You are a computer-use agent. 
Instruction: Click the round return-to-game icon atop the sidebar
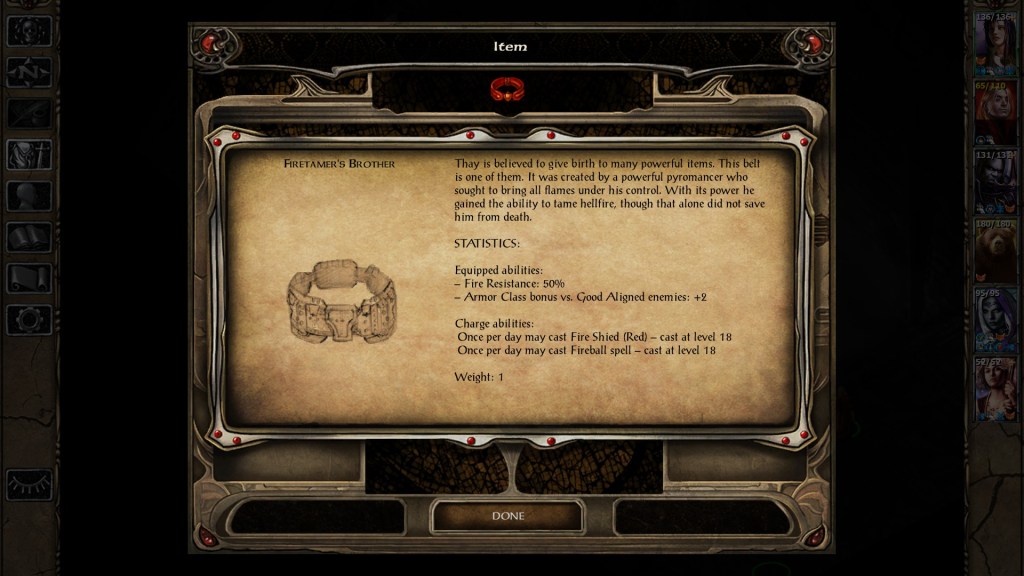[x=28, y=31]
